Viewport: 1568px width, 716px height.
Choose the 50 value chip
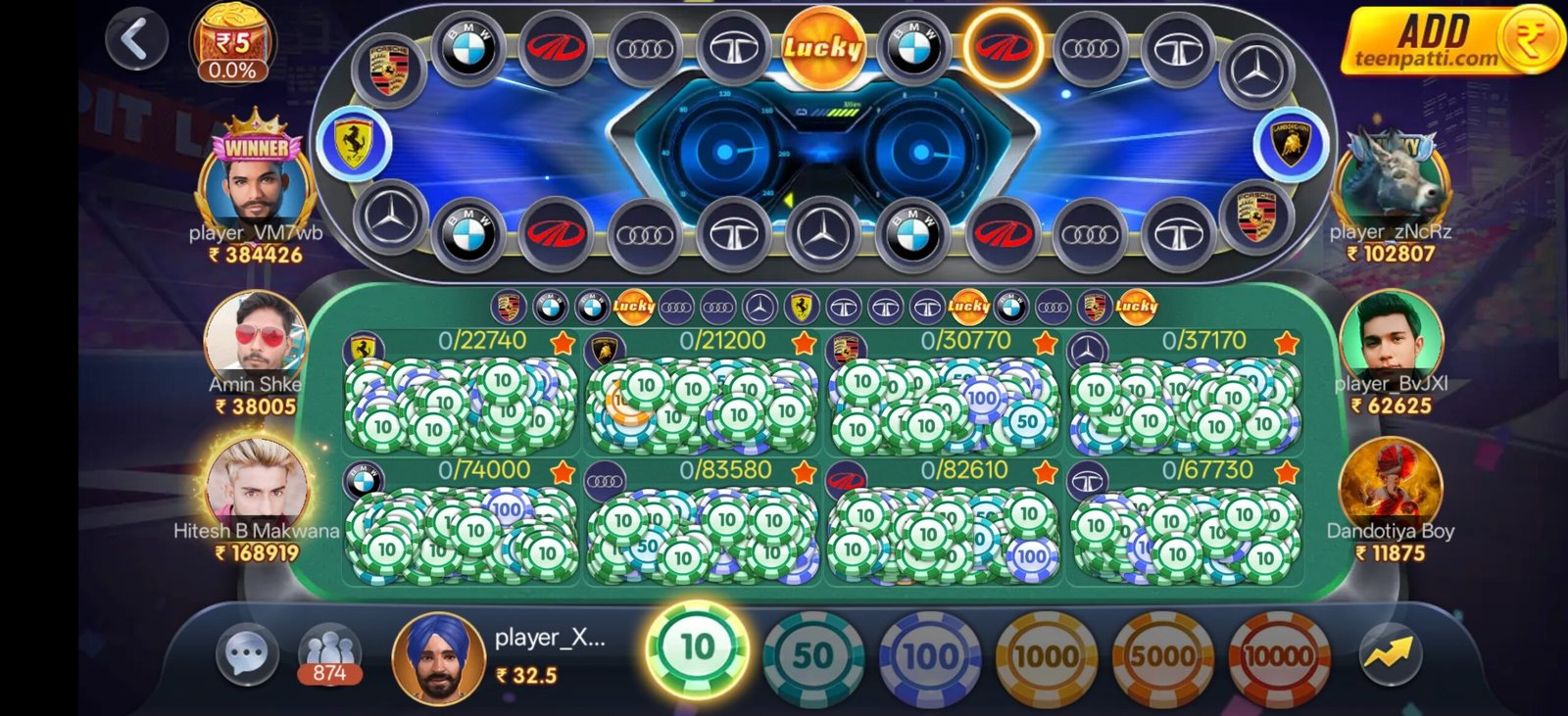pyautogui.click(x=812, y=655)
